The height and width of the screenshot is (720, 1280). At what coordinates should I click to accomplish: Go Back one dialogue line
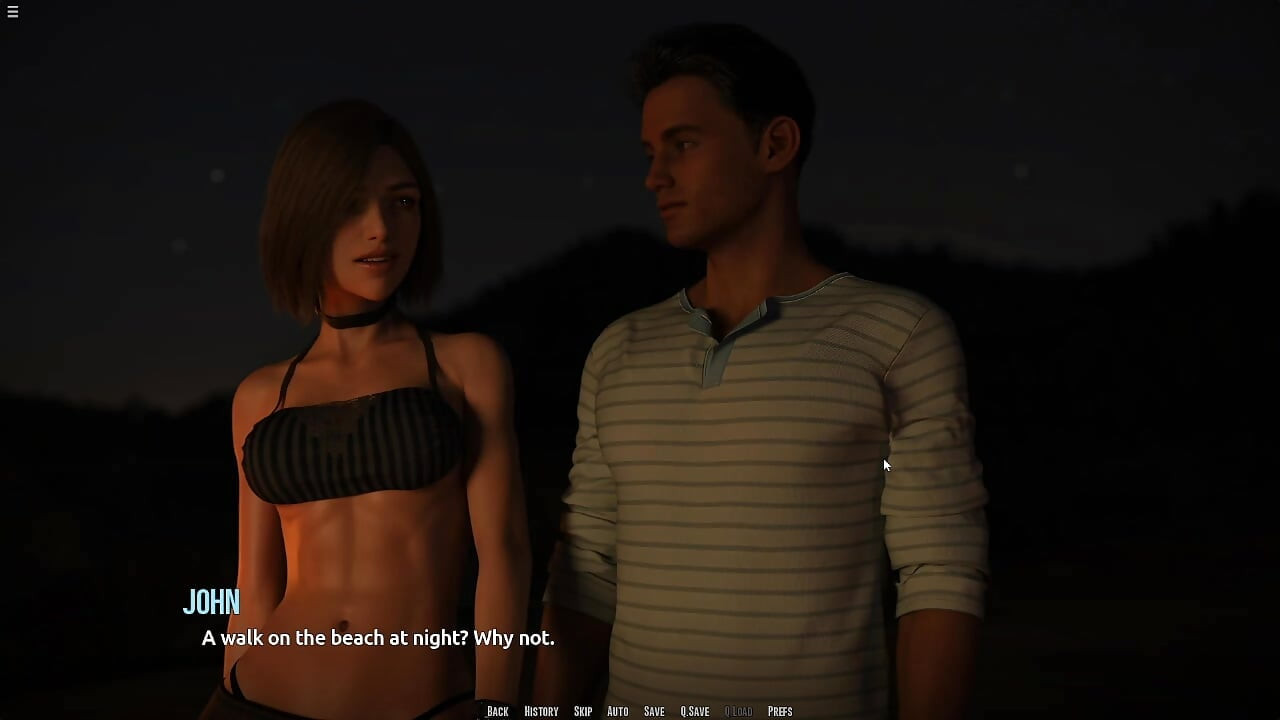pos(497,711)
